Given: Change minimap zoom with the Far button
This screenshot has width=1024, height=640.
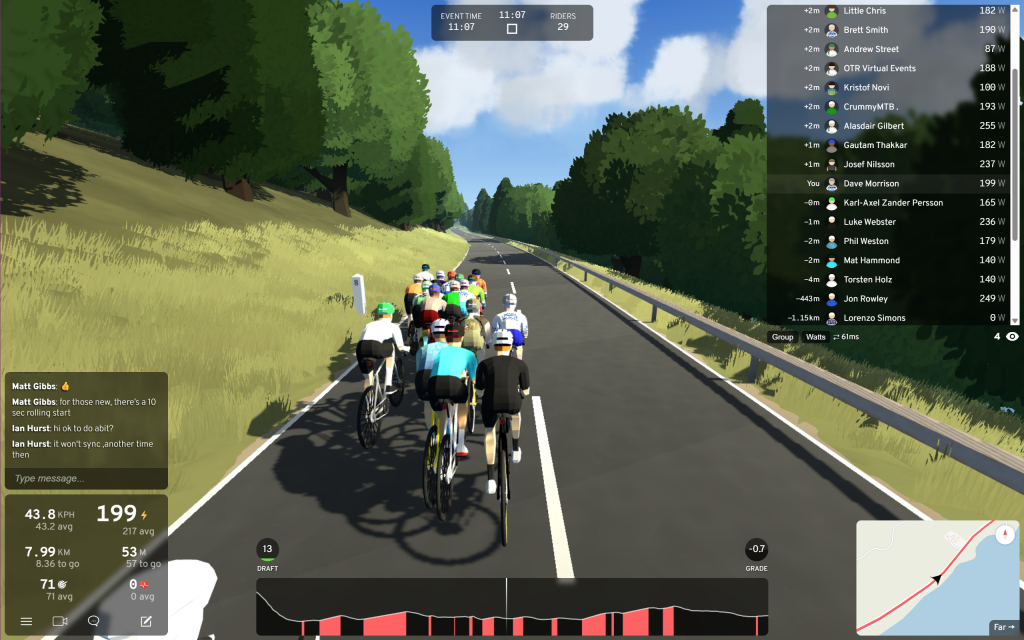Looking at the screenshot, I should (1002, 627).
